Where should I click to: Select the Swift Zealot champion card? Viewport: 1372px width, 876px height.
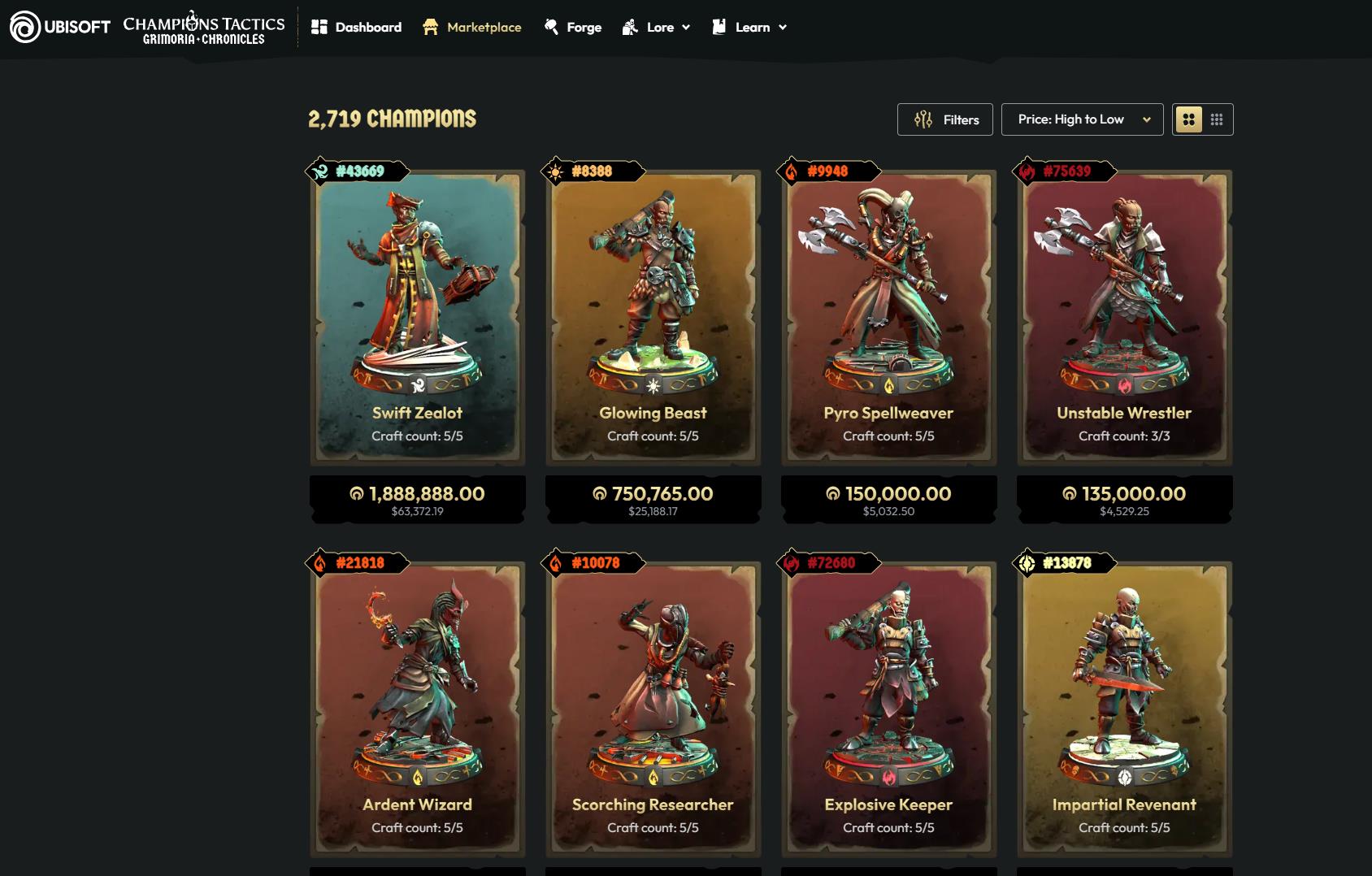(x=417, y=317)
